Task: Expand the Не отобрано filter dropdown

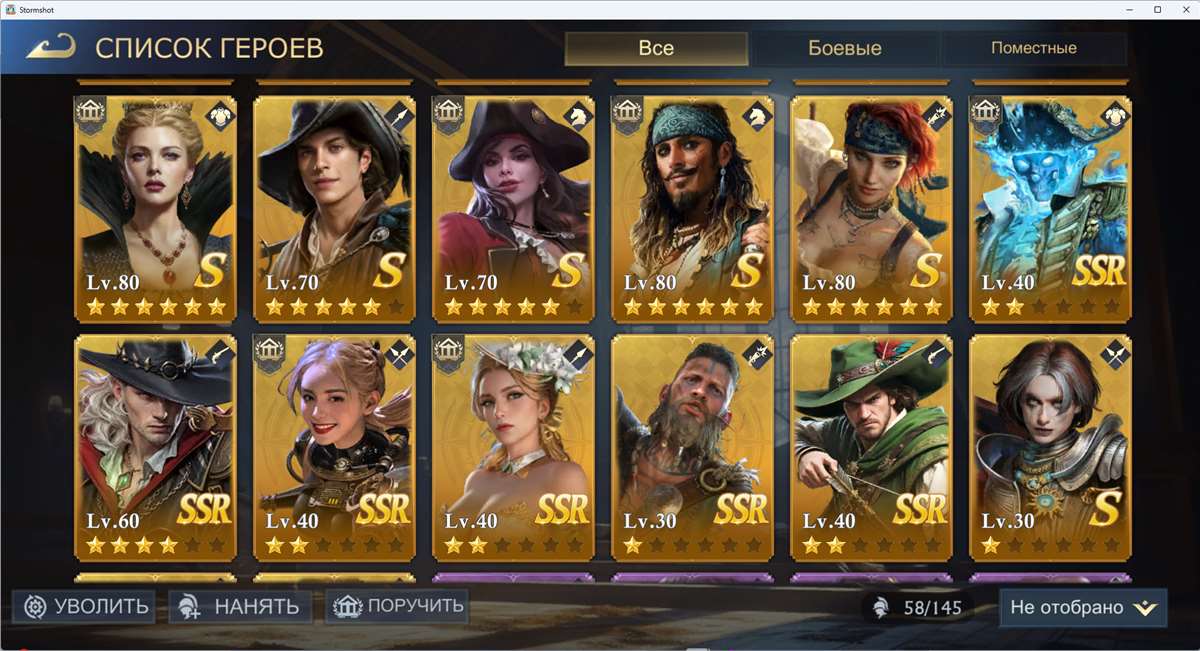Action: tap(1082, 607)
